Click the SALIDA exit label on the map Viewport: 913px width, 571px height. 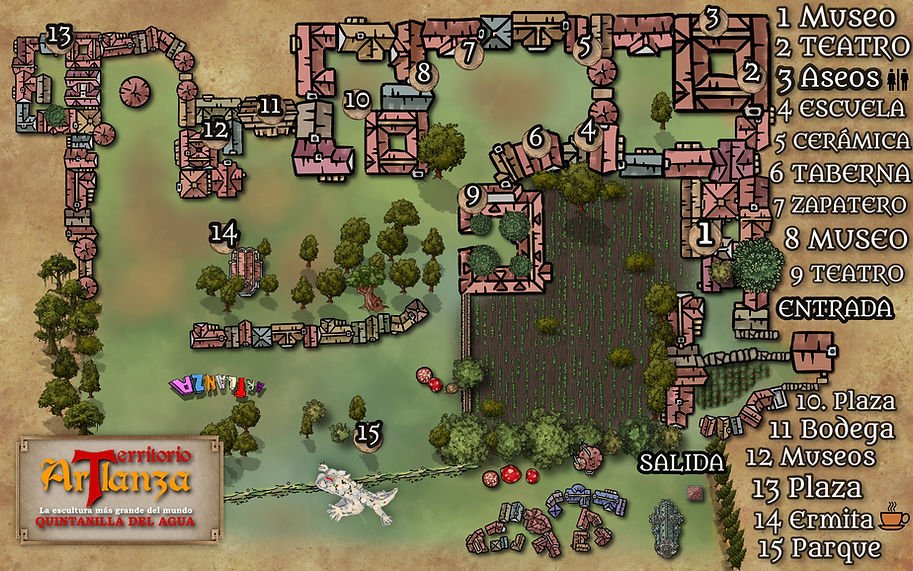[682, 463]
